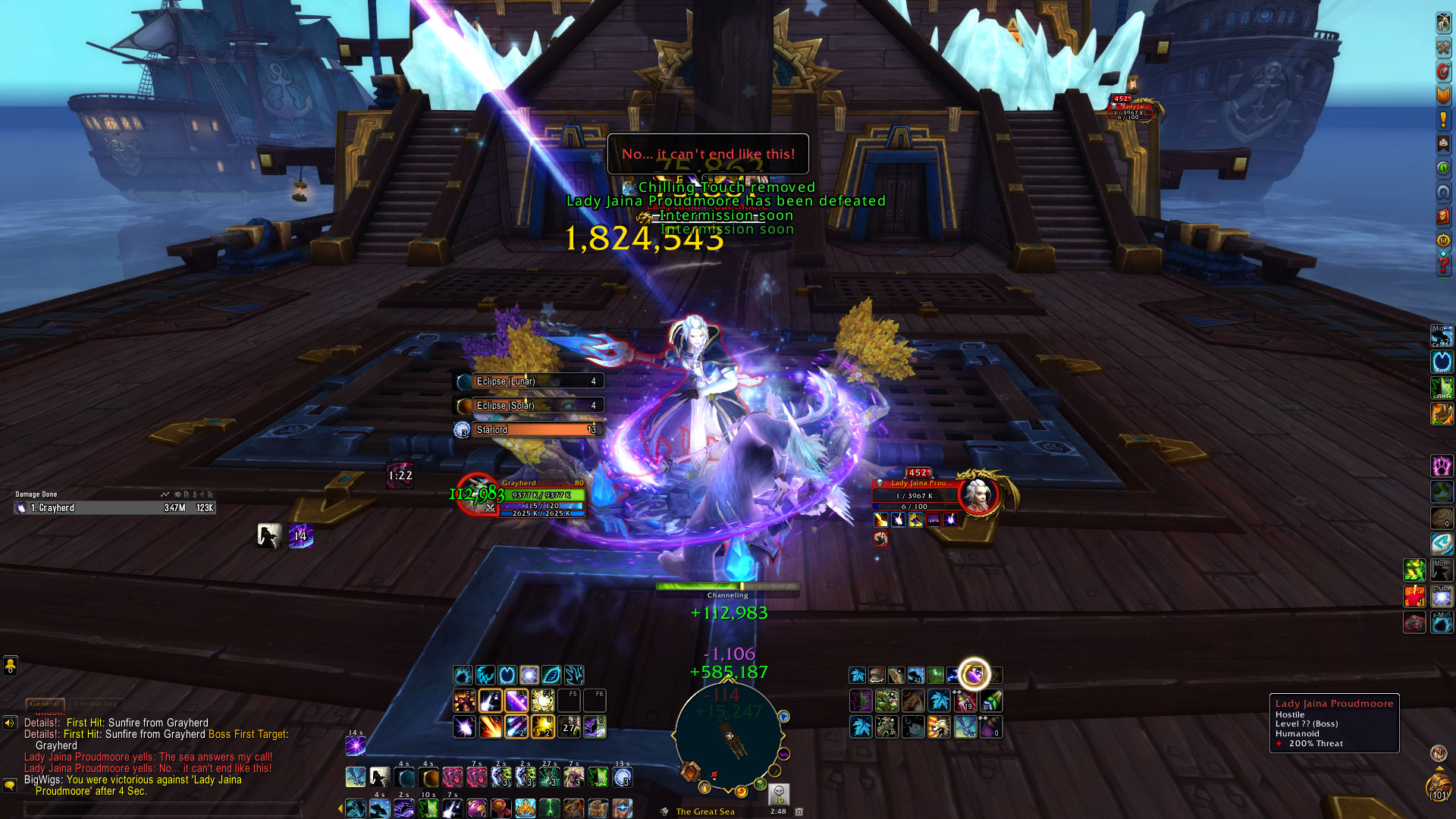The width and height of the screenshot is (1456, 819).
Task: Select Grayherd's row in Damage Done meter
Action: click(x=115, y=508)
